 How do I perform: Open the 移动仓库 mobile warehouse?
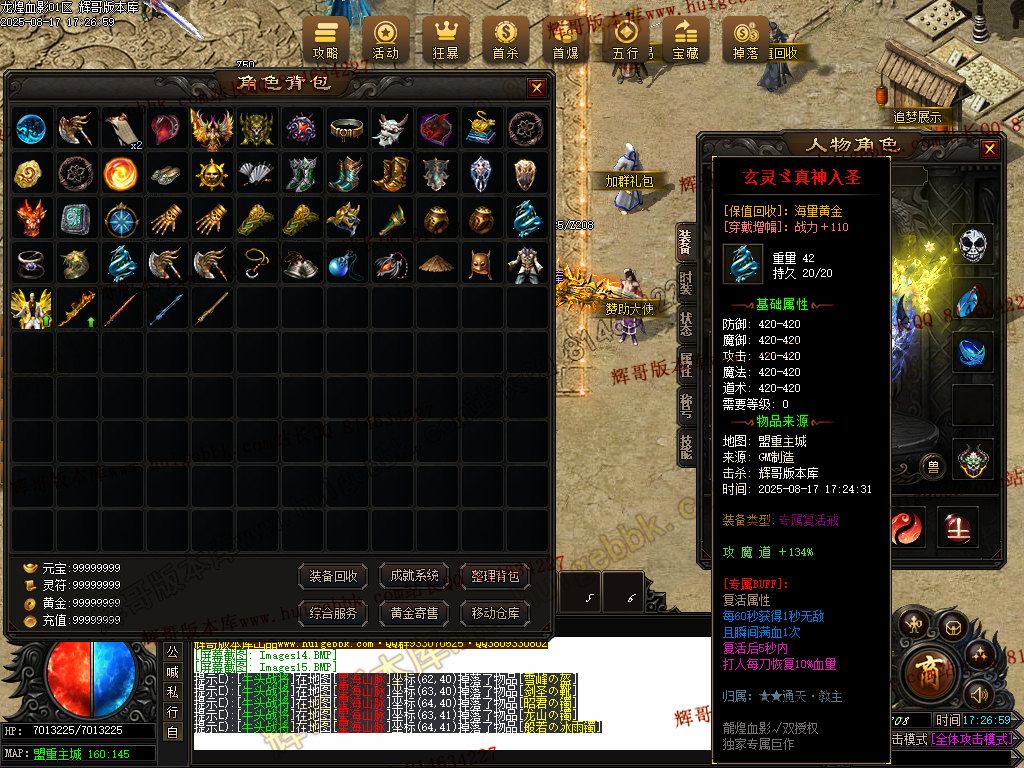tap(495, 613)
